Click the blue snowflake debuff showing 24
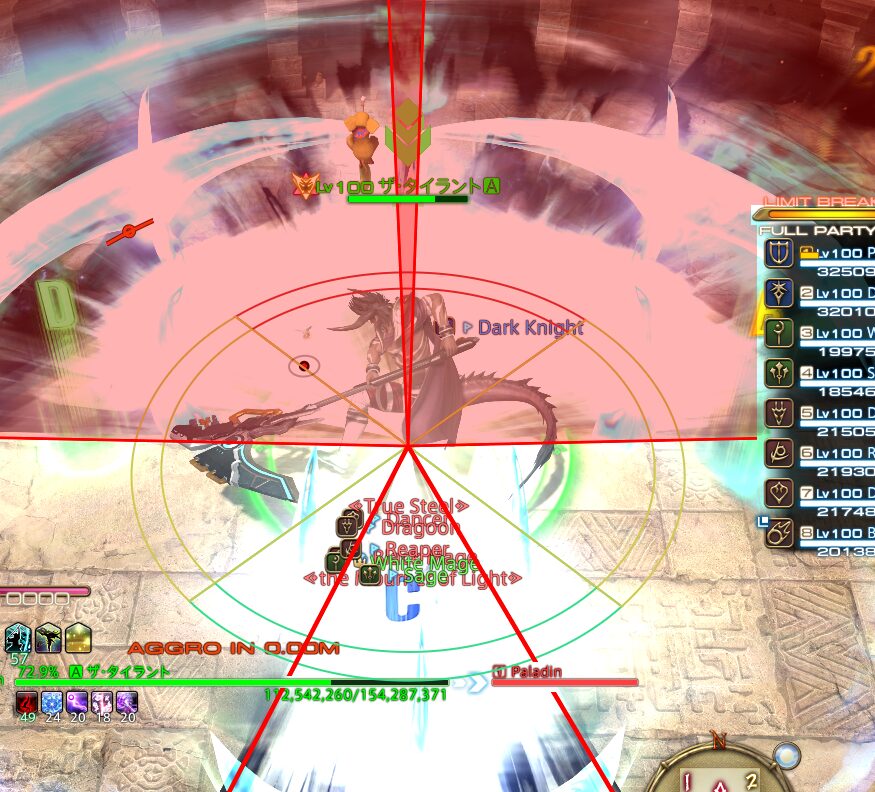875x792 pixels. pyautogui.click(x=51, y=703)
